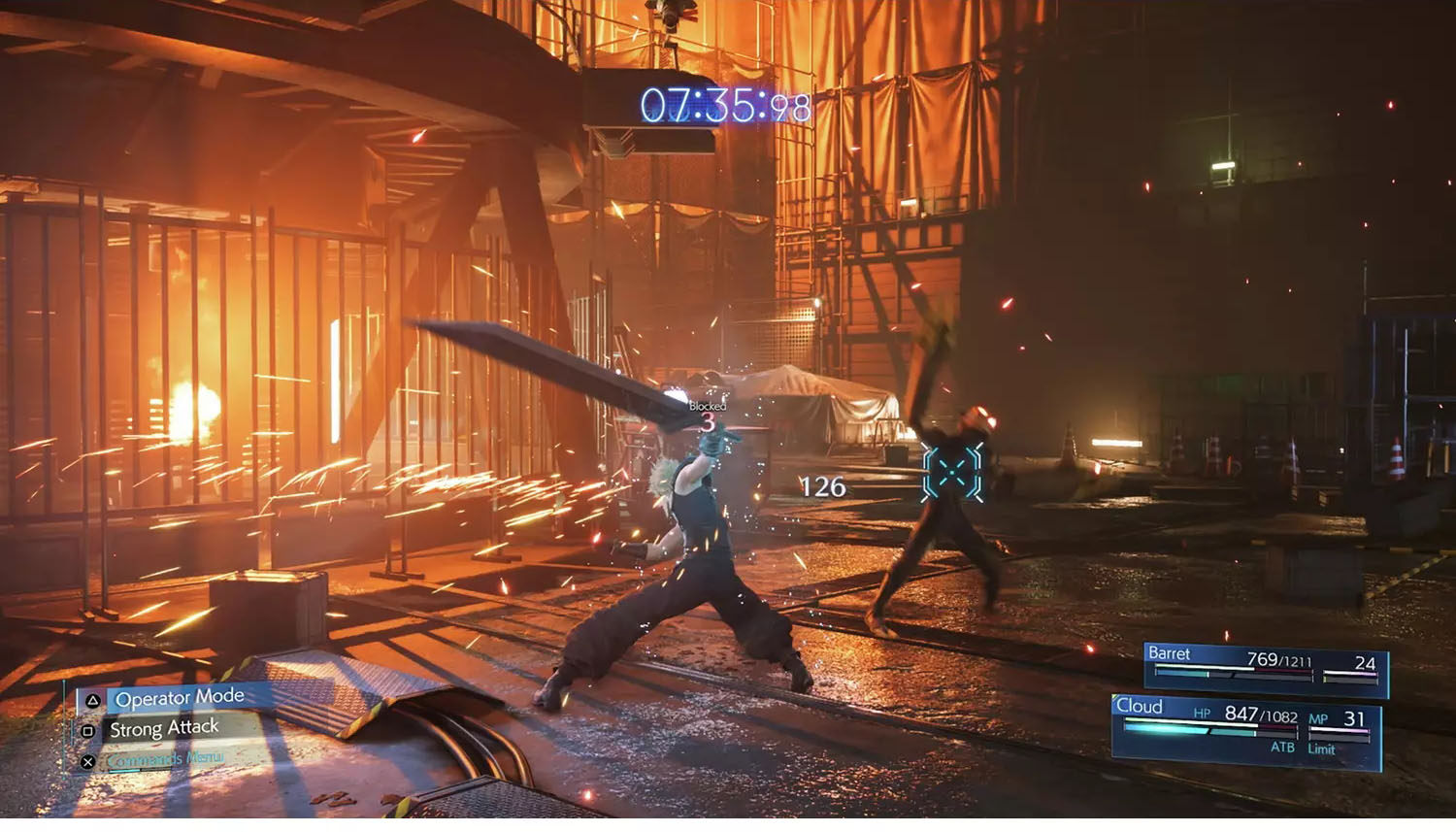Select the Operator Mode command
1456x832 pixels.
tap(179, 698)
